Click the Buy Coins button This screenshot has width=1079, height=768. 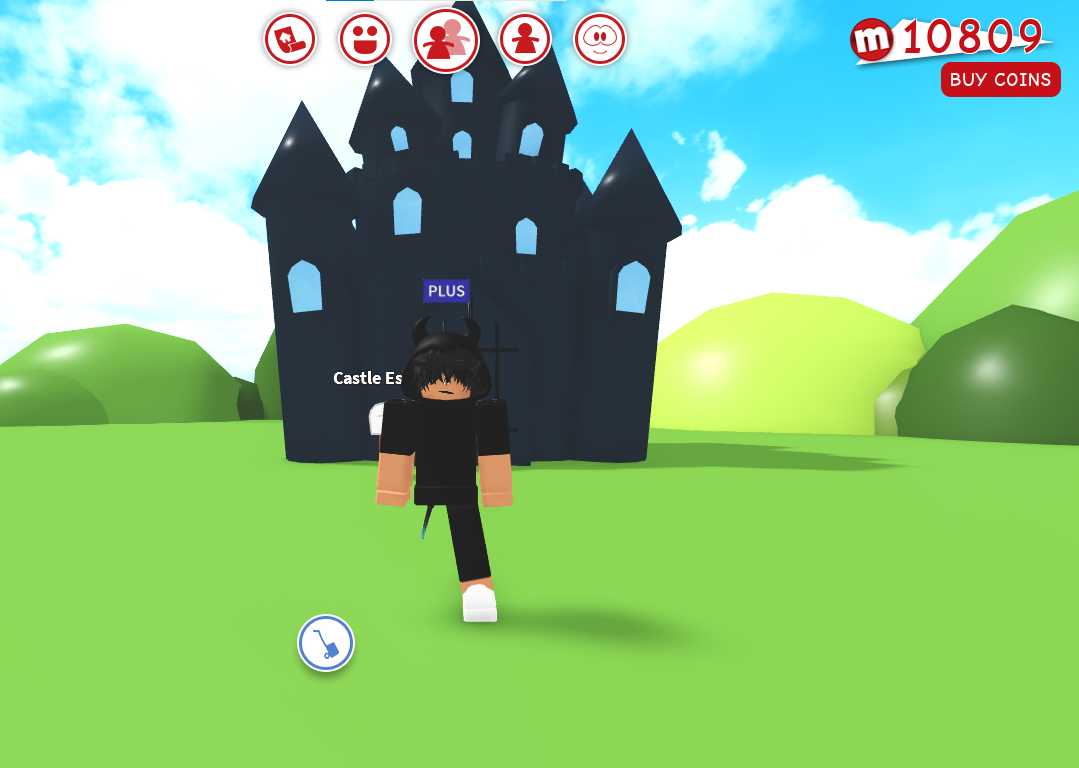point(1000,80)
